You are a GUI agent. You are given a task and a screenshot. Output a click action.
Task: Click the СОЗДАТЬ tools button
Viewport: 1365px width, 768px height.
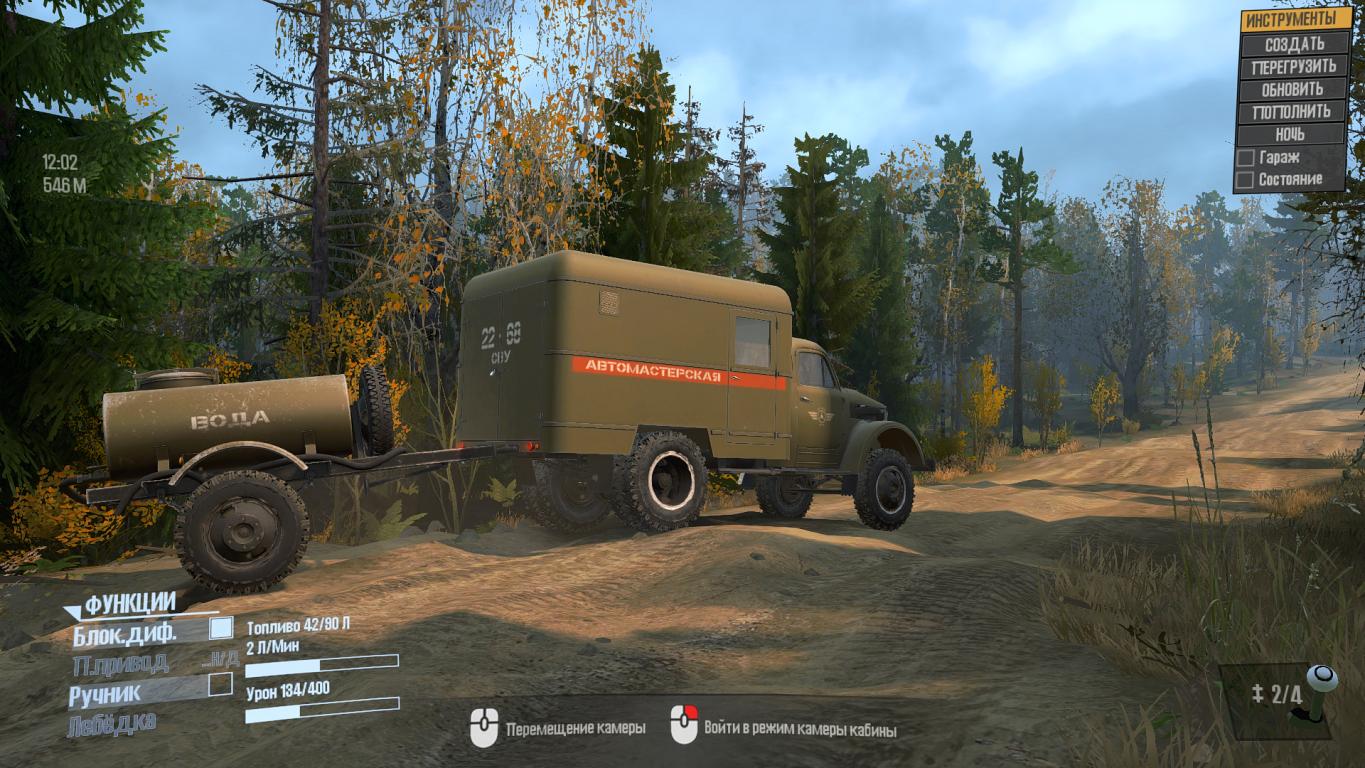pos(1293,44)
